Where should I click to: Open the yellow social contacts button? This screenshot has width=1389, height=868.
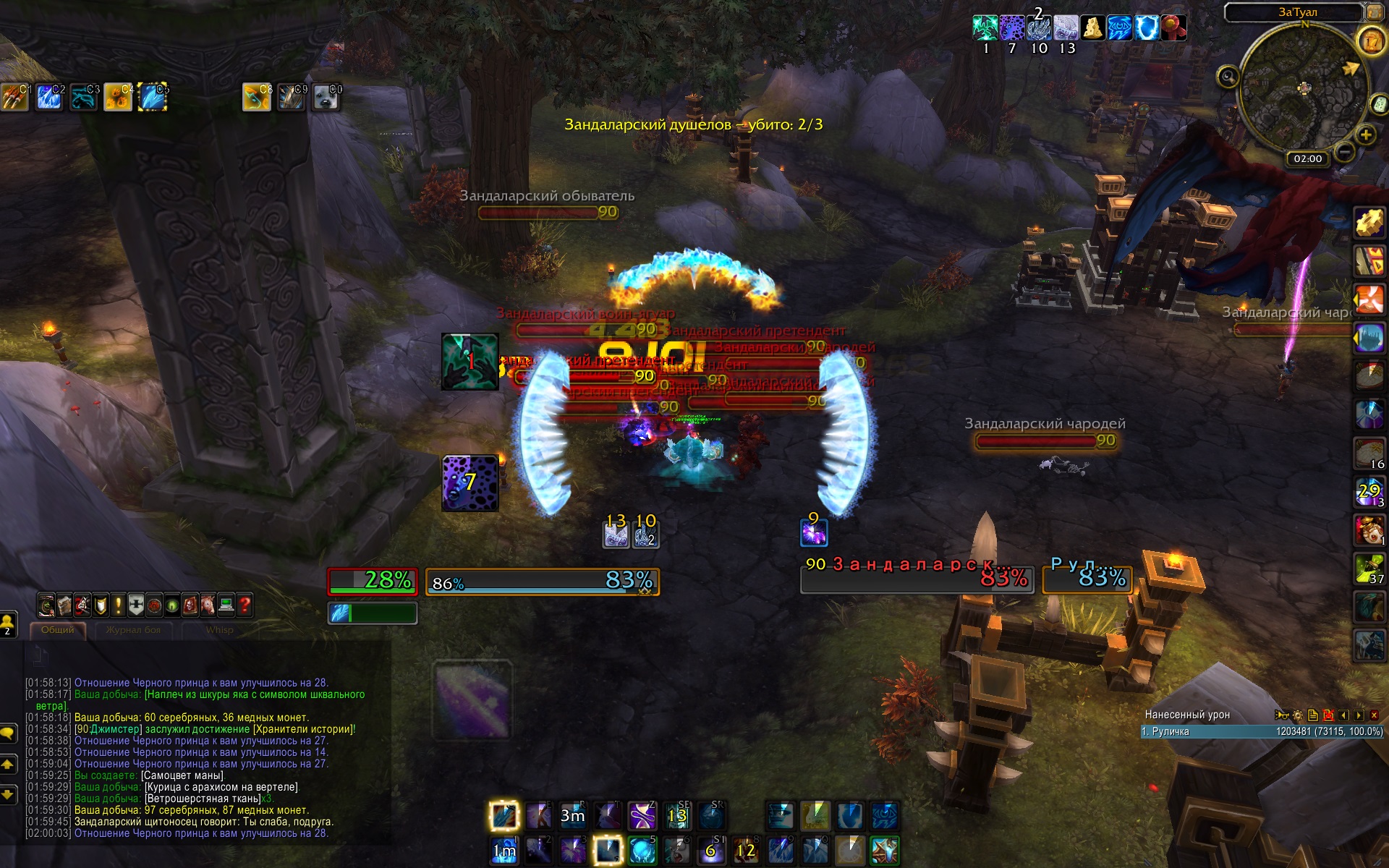(x=8, y=622)
